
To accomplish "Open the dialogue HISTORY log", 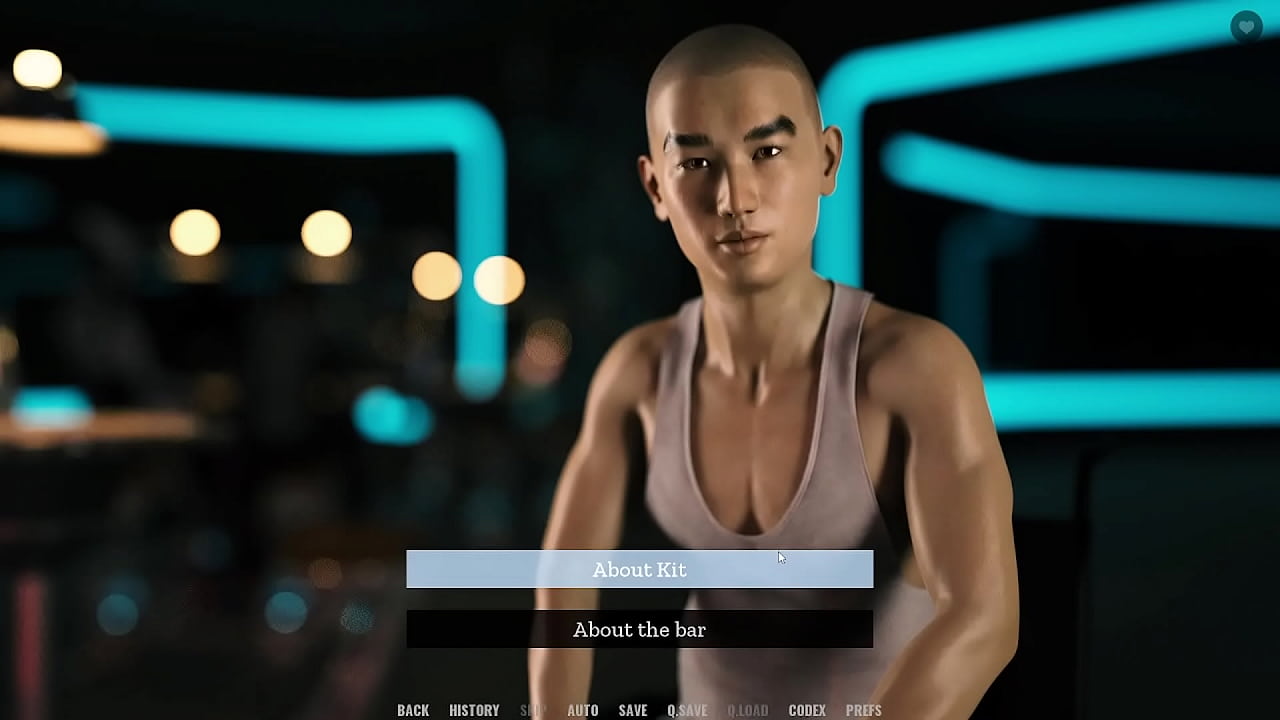I will pyautogui.click(x=474, y=710).
